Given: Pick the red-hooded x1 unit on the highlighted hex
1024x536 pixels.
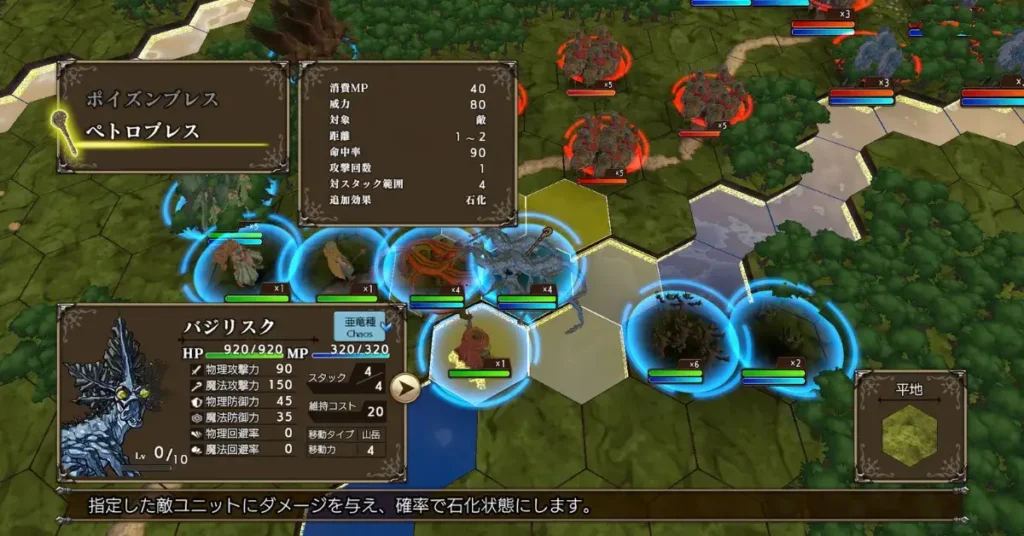Looking at the screenshot, I should point(477,347).
